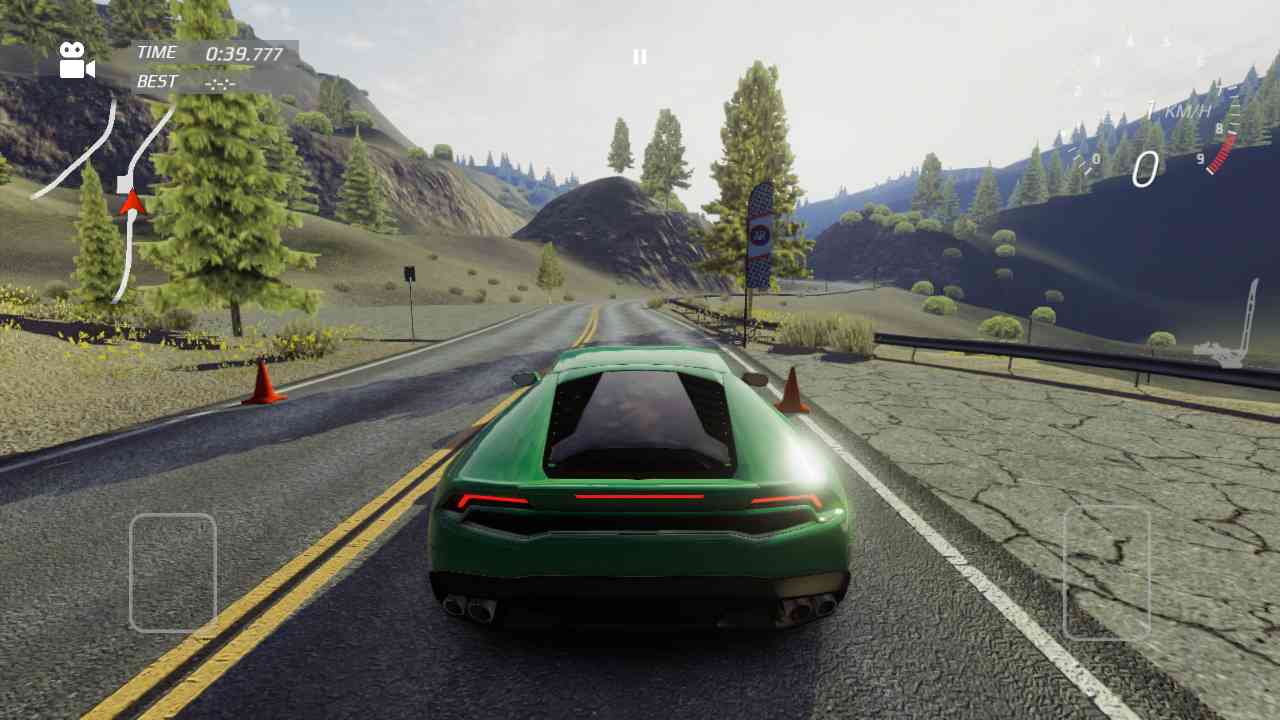Image resolution: width=1280 pixels, height=720 pixels.
Task: Tap the 9 on the tachometer dial
Action: click(1200, 159)
